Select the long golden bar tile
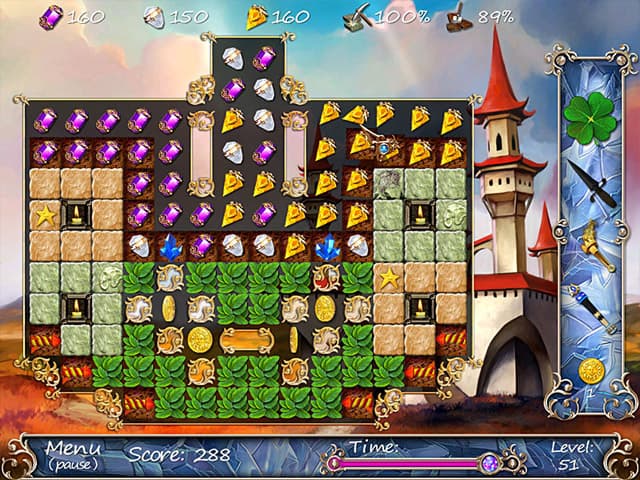This screenshot has width=640, height=480. click(246, 339)
